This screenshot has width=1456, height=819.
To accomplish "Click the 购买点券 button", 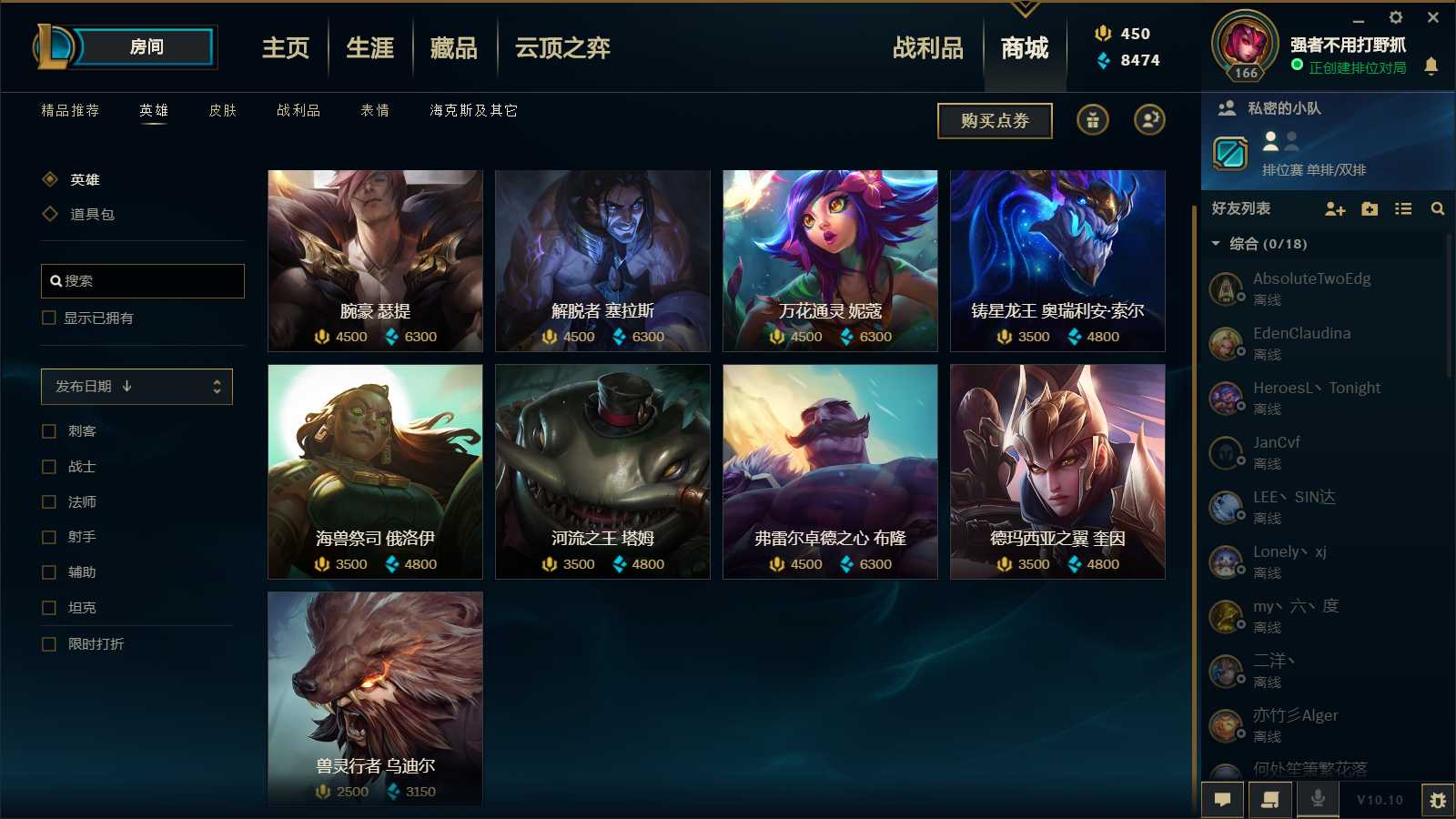I will [x=995, y=120].
